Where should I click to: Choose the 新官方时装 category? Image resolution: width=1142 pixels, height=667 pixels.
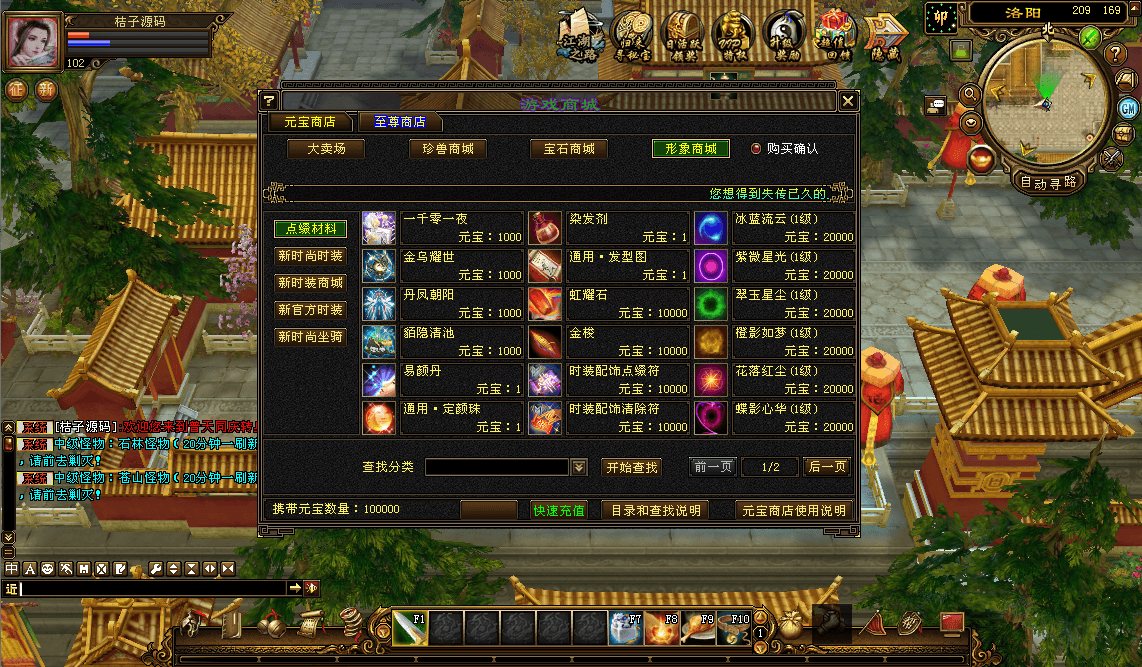310,310
